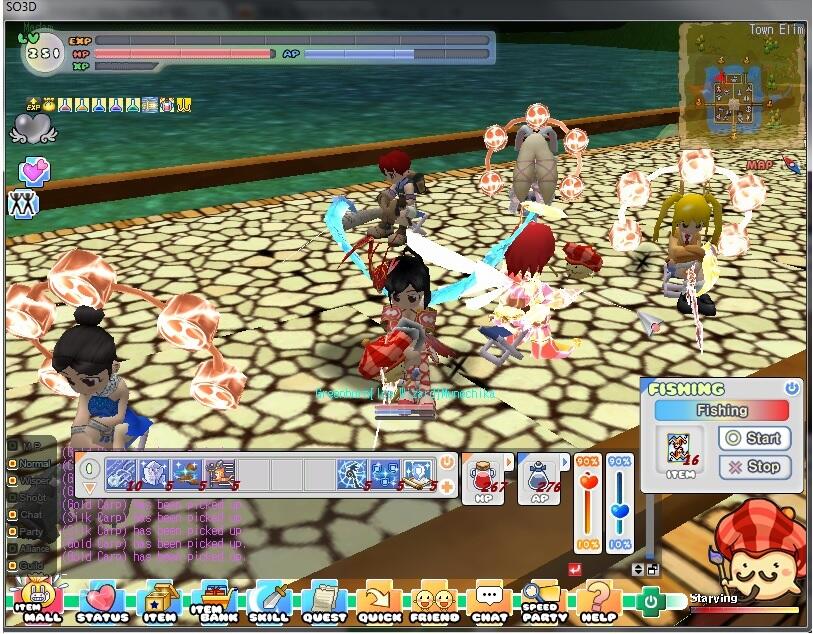Click the Start fishing button
The width and height of the screenshot is (813, 634).
(754, 438)
